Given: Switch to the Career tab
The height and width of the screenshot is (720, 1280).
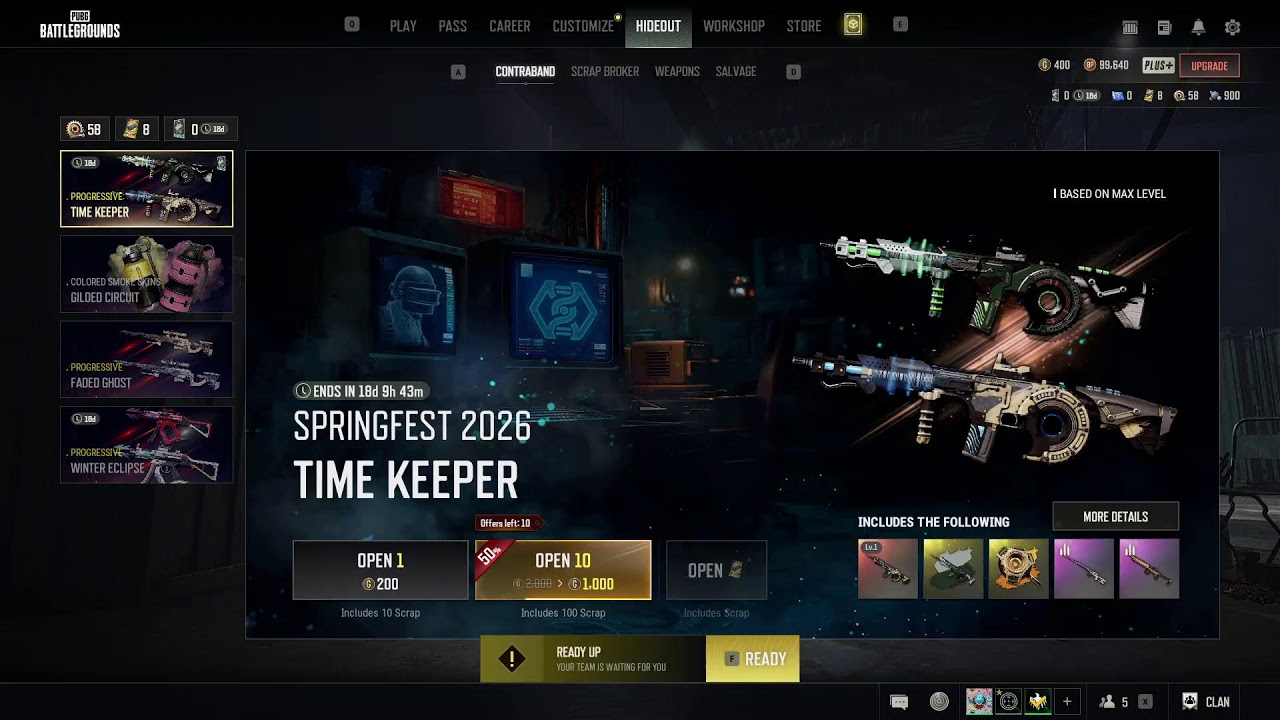Looking at the screenshot, I should tap(509, 26).
